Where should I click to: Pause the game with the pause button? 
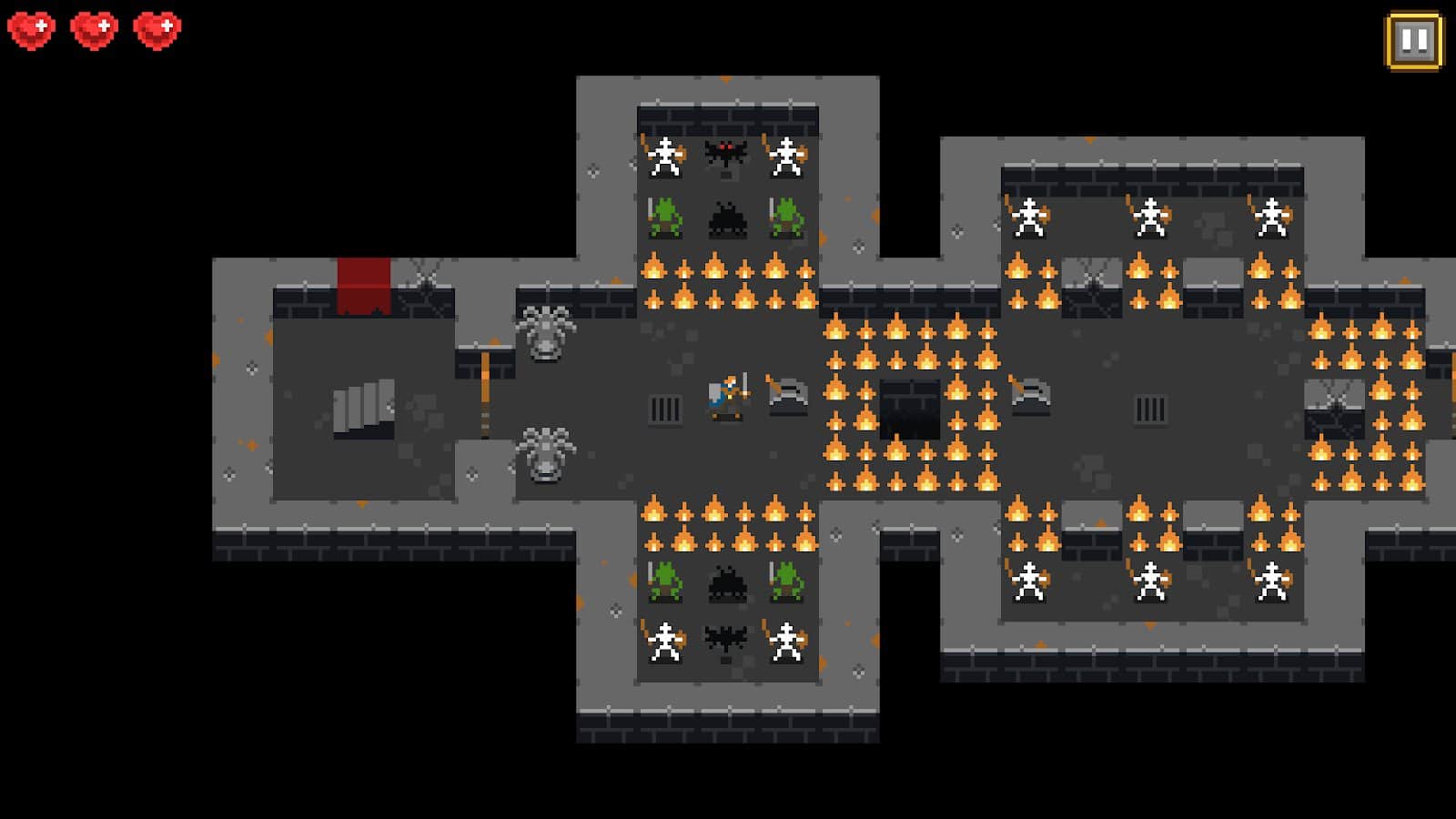1413,40
